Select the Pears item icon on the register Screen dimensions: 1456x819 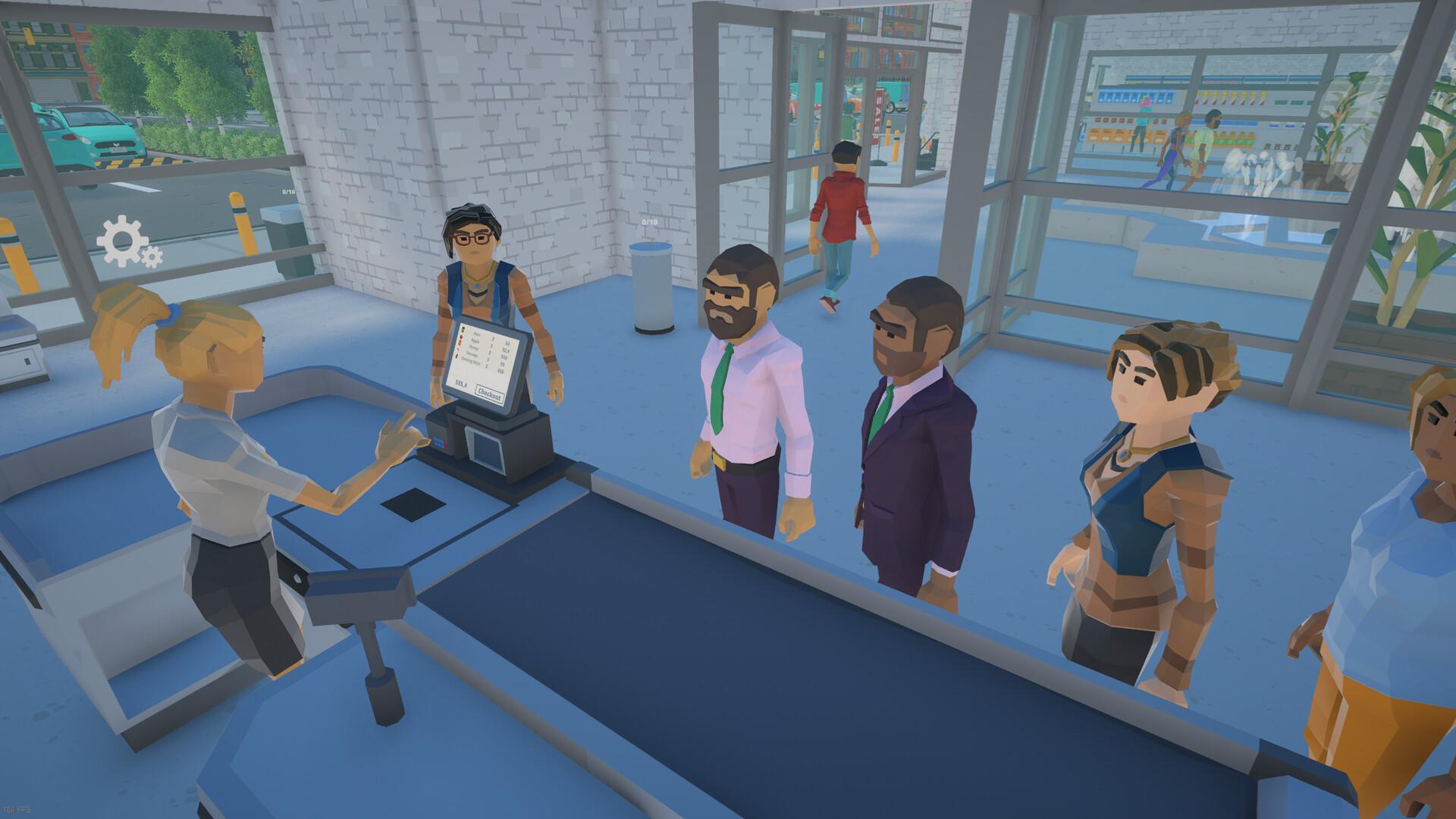click(x=463, y=329)
